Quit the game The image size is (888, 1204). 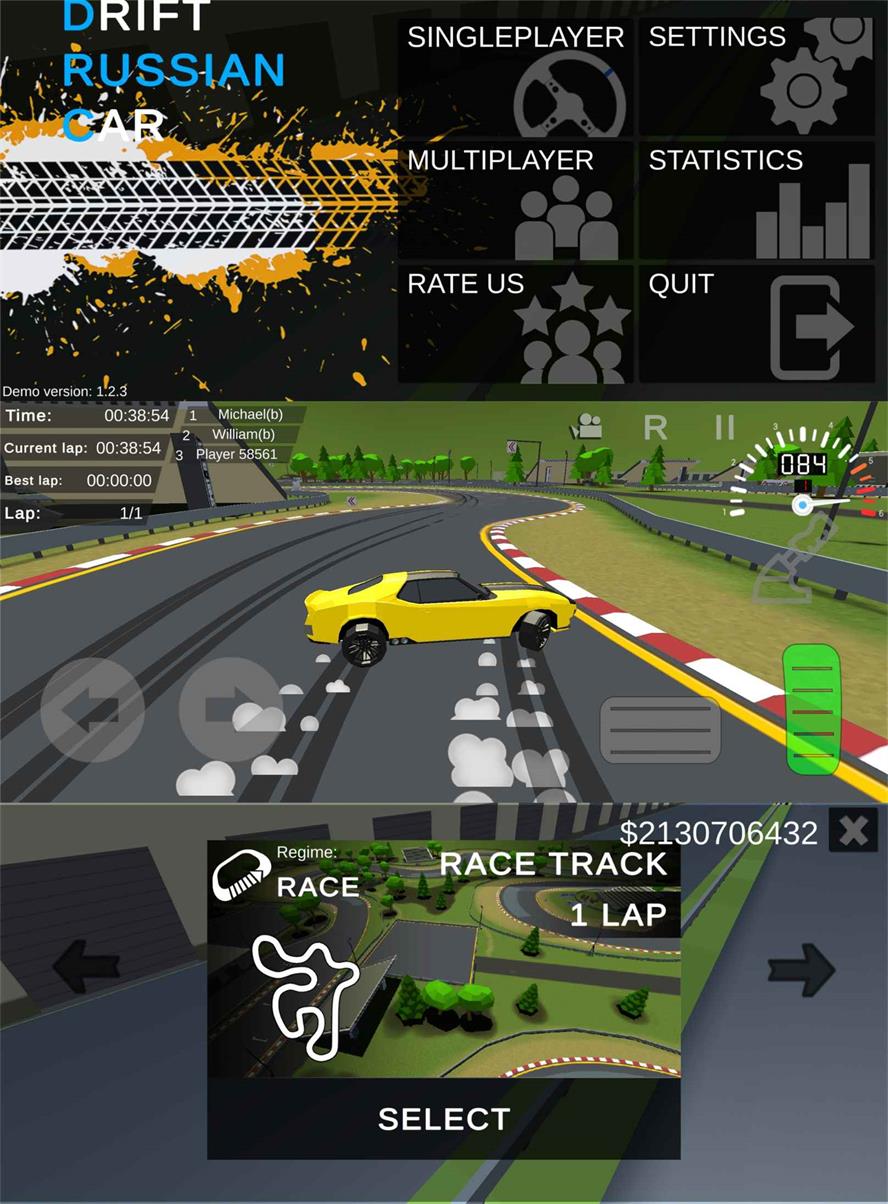(x=756, y=324)
